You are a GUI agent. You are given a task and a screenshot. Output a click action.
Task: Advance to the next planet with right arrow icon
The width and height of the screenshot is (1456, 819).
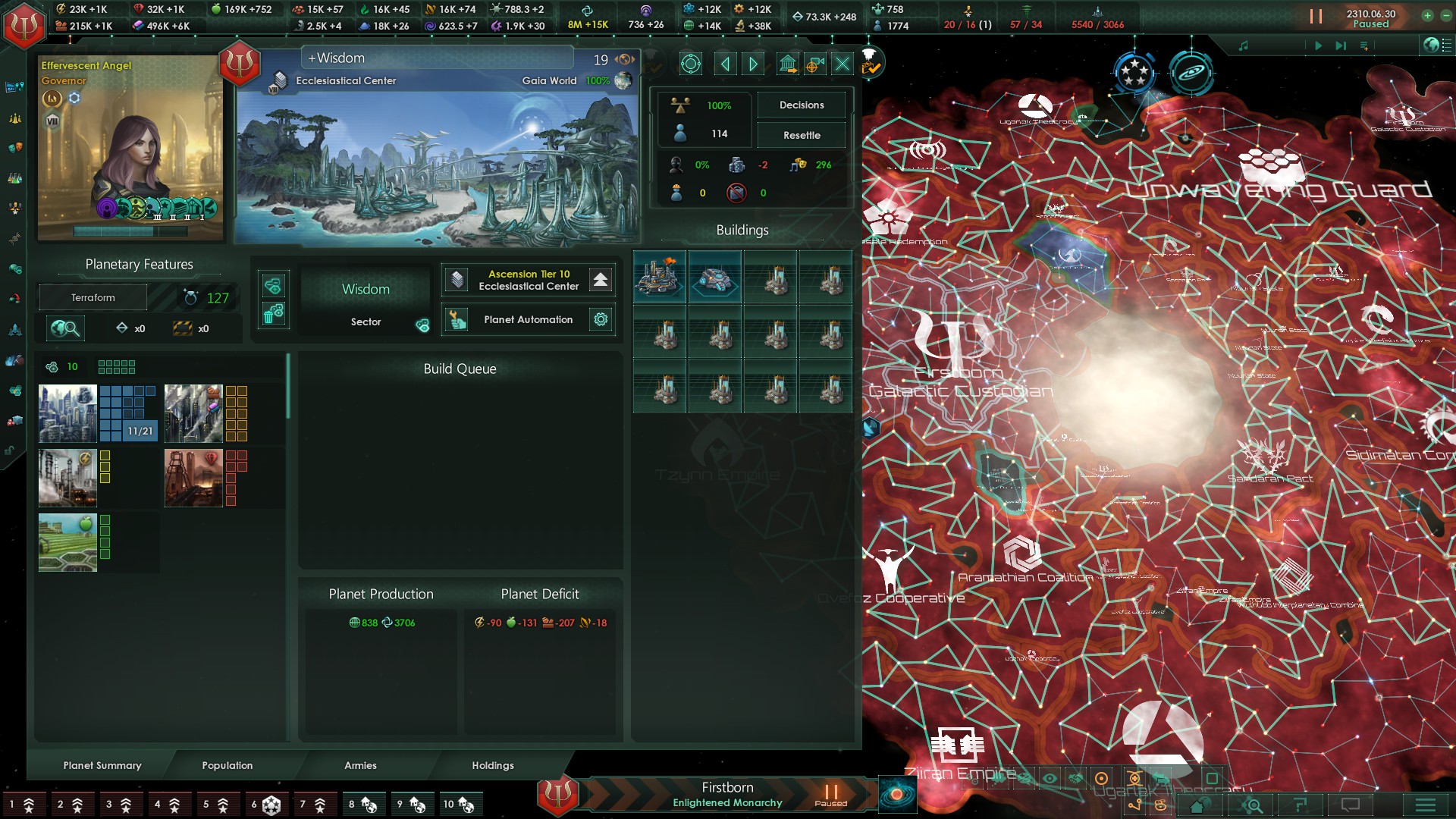coord(752,64)
